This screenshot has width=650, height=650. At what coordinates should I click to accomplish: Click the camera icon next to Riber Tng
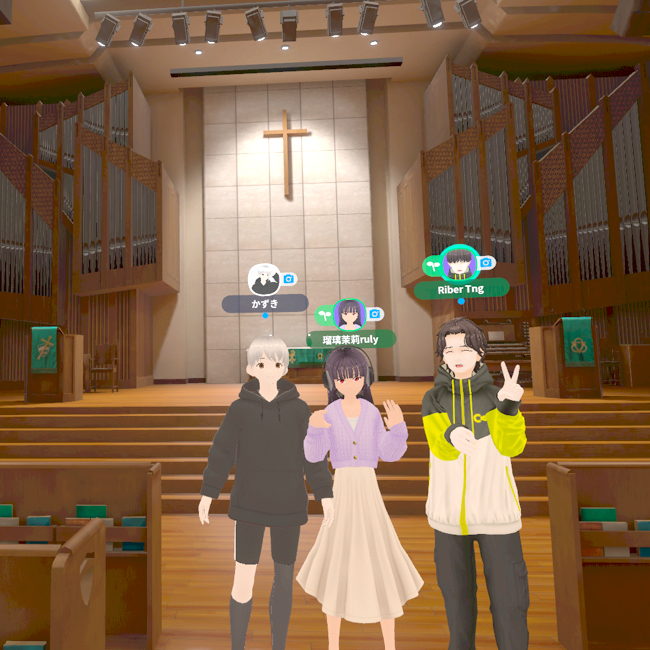click(x=486, y=263)
